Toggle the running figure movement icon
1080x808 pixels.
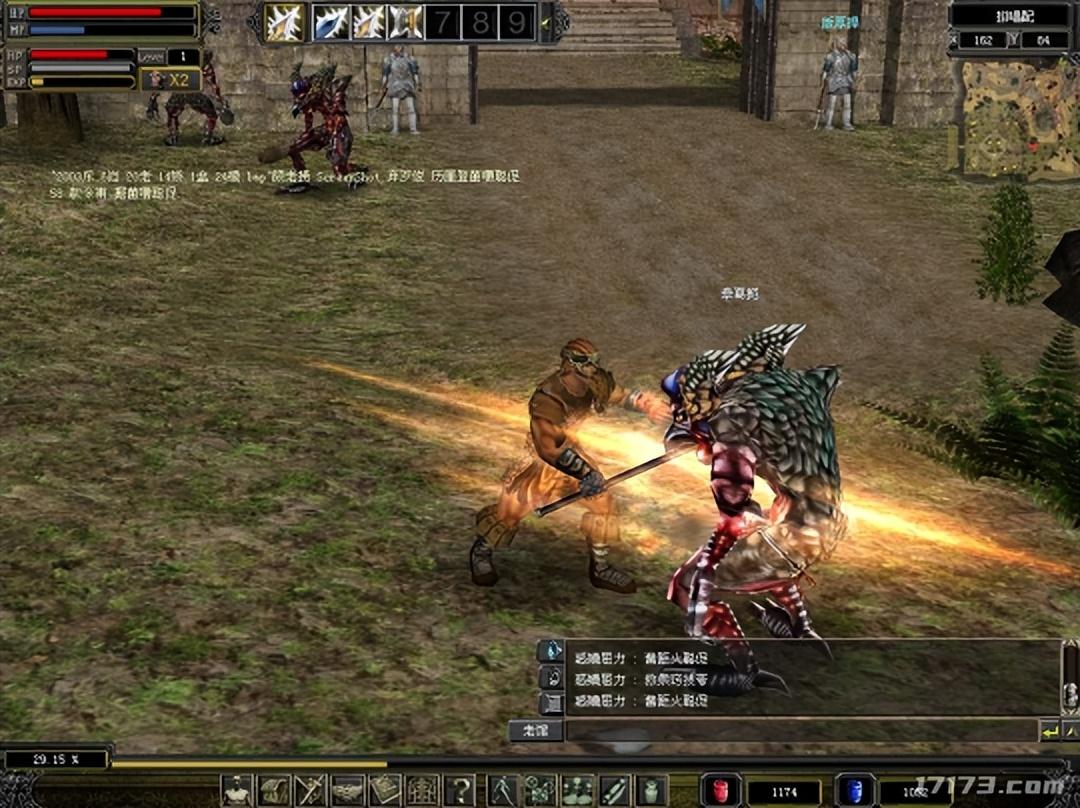[x=503, y=790]
